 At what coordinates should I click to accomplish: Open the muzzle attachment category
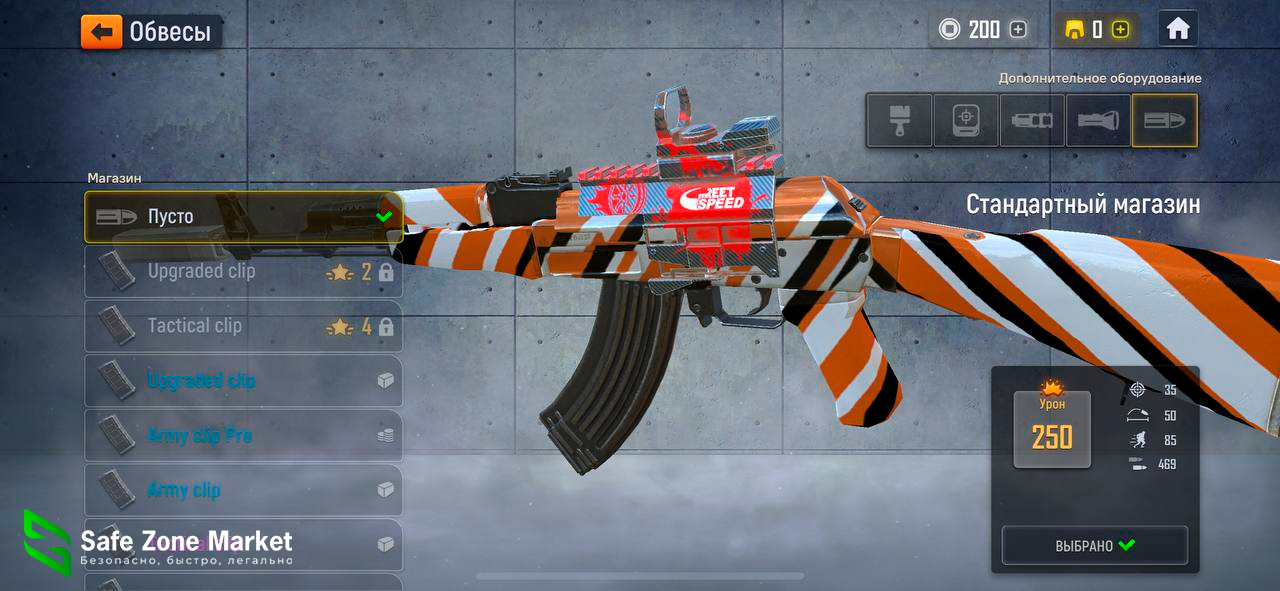1032,121
